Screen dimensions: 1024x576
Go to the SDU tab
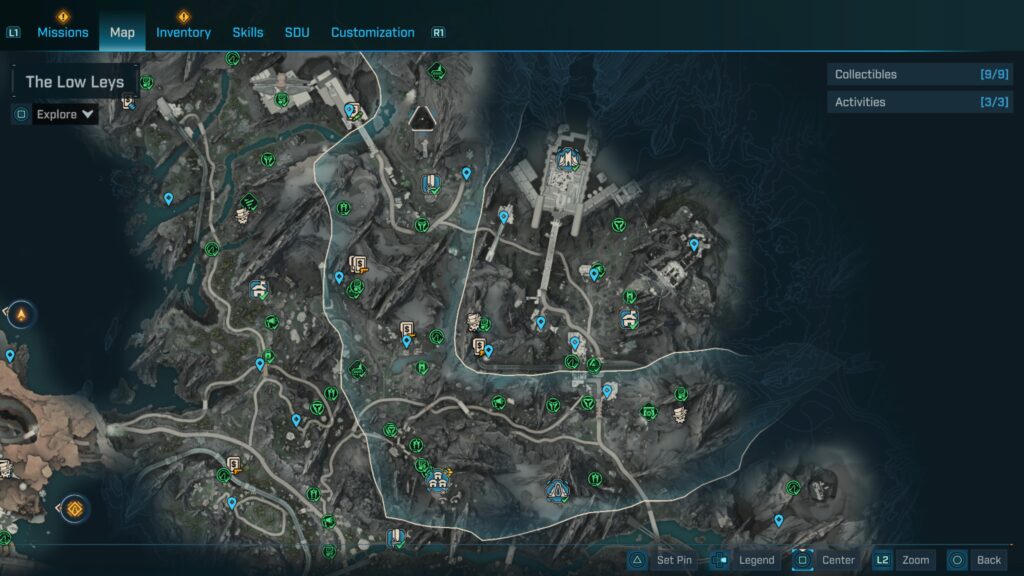[x=297, y=32]
